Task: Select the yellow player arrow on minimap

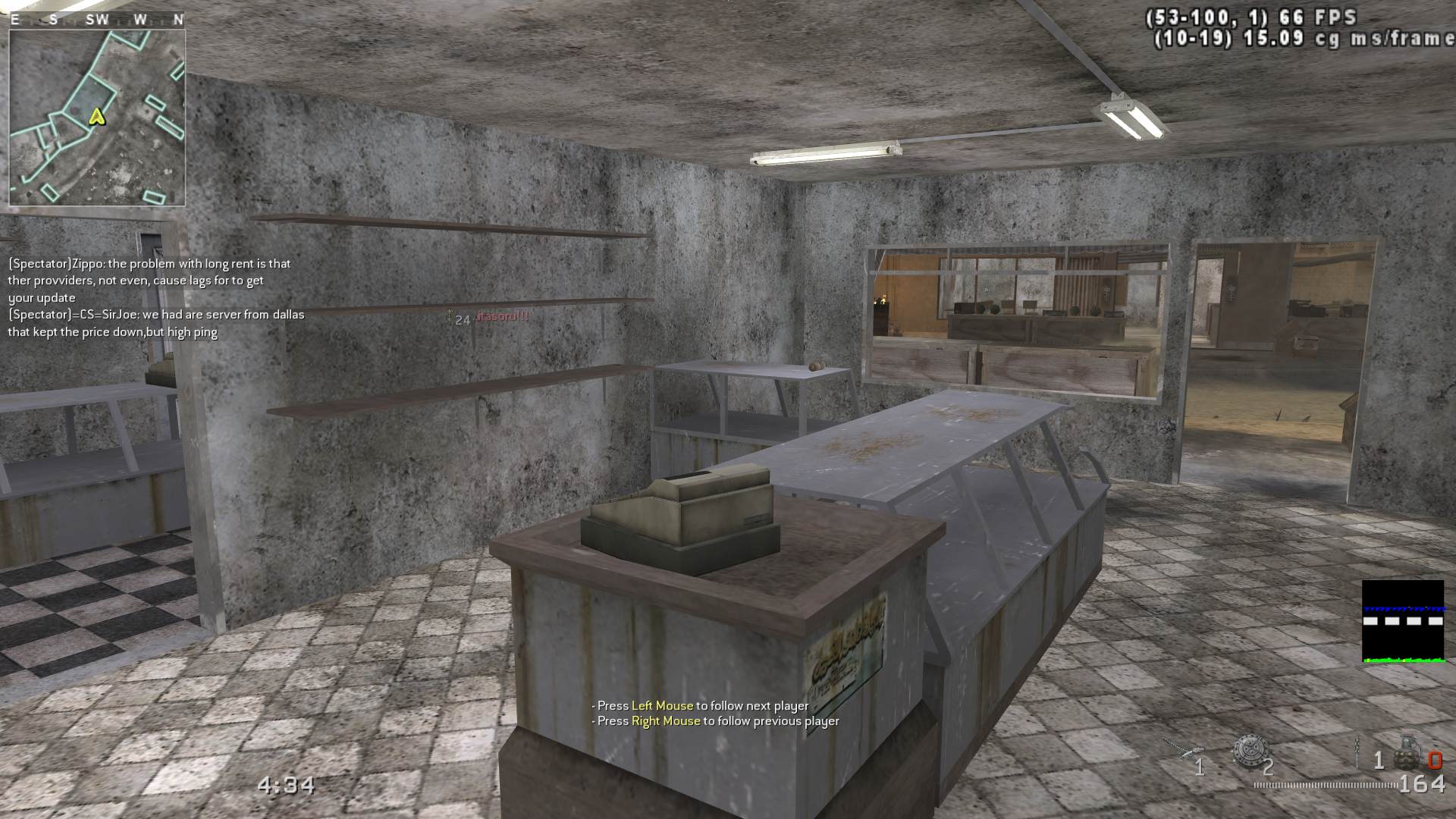Action: [x=96, y=116]
